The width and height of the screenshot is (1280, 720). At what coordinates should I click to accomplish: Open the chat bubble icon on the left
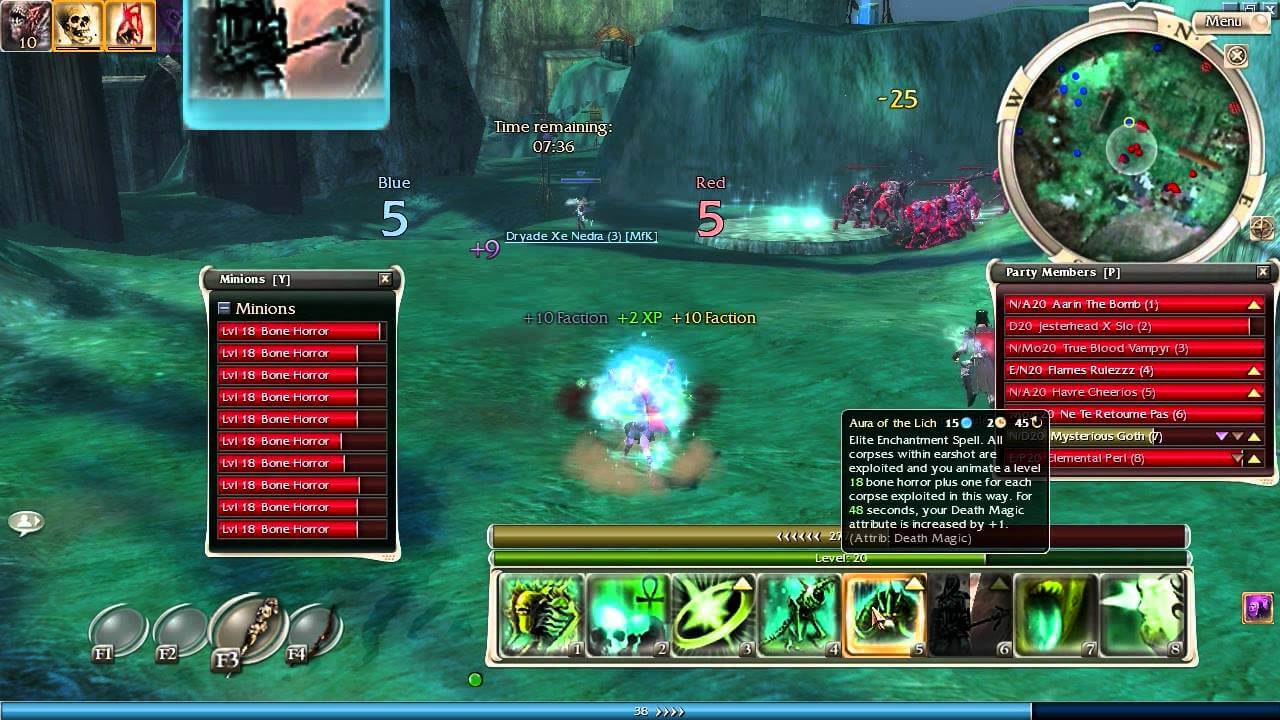click(x=28, y=519)
